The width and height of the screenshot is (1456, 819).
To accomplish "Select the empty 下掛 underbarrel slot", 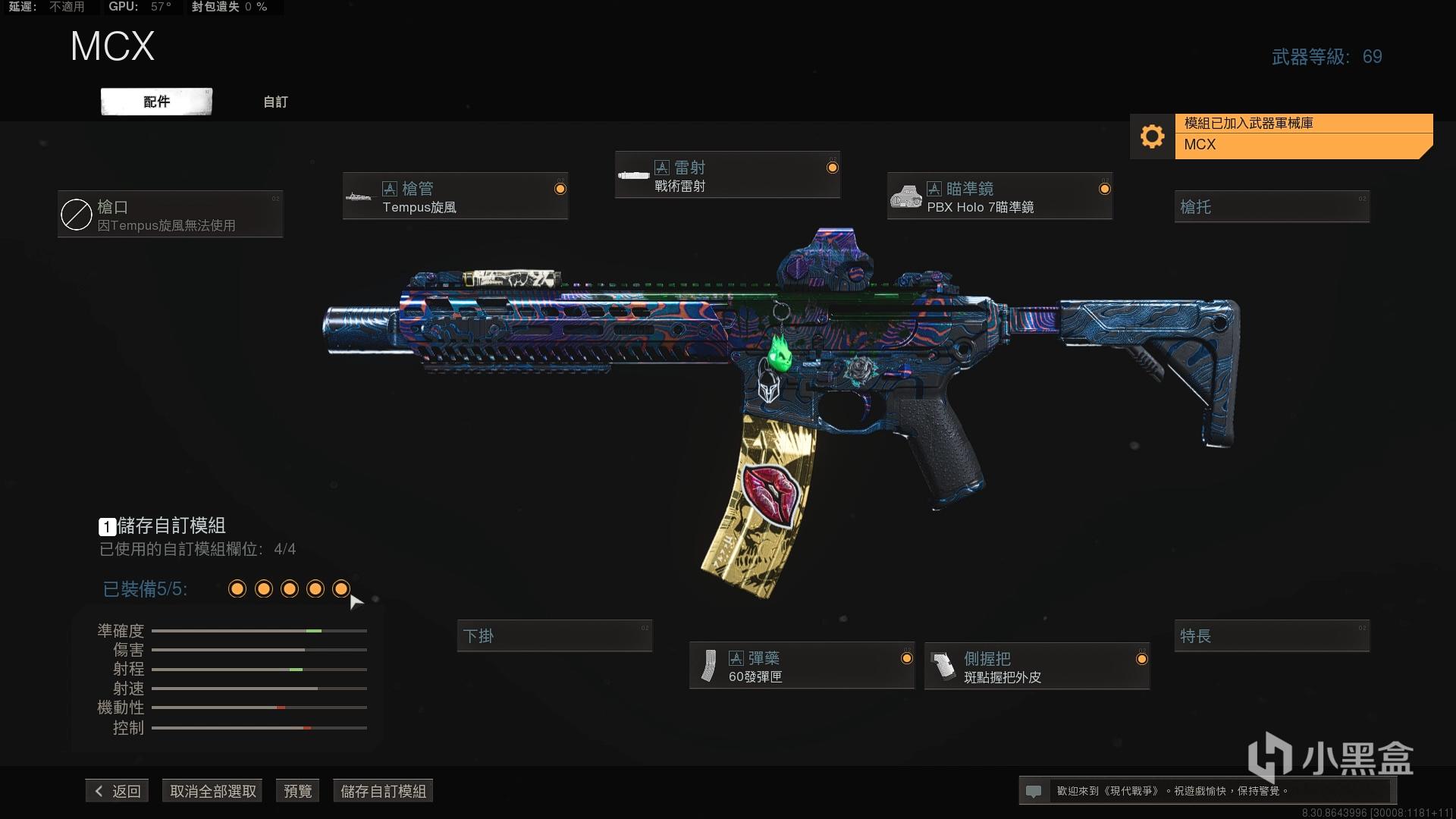I will click(554, 635).
